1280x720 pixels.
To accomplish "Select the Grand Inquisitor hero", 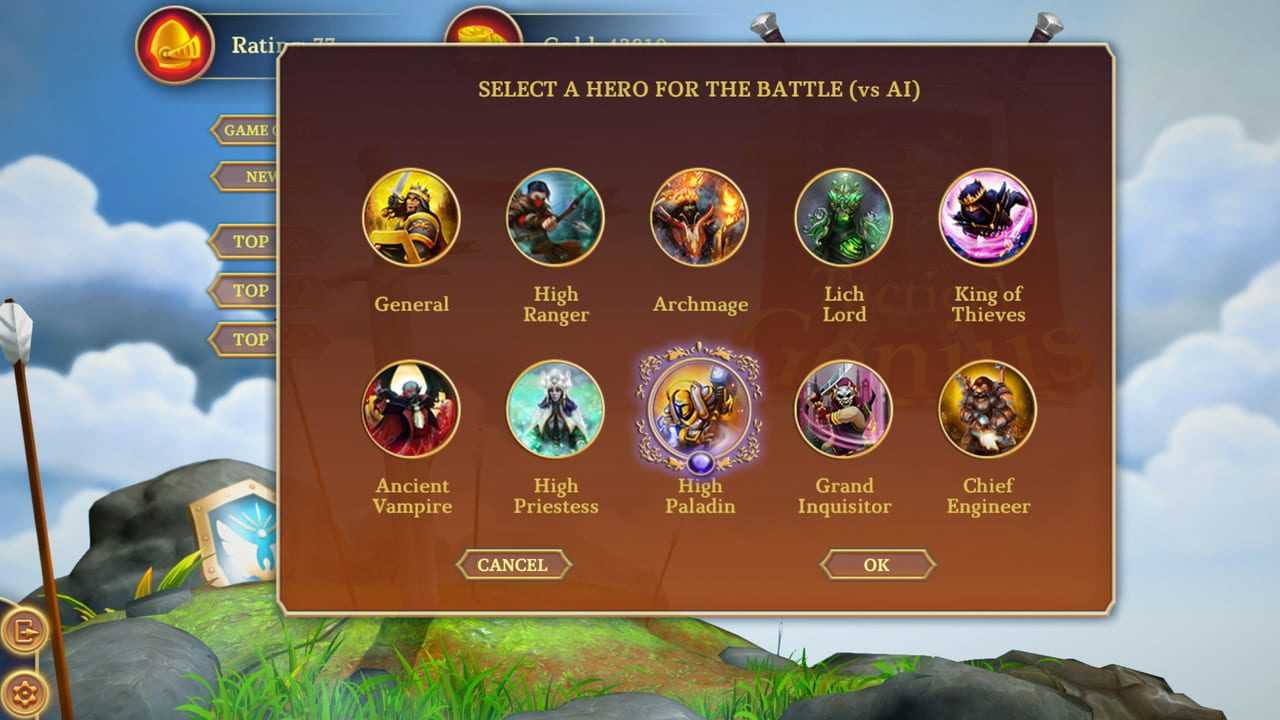I will 843,409.
